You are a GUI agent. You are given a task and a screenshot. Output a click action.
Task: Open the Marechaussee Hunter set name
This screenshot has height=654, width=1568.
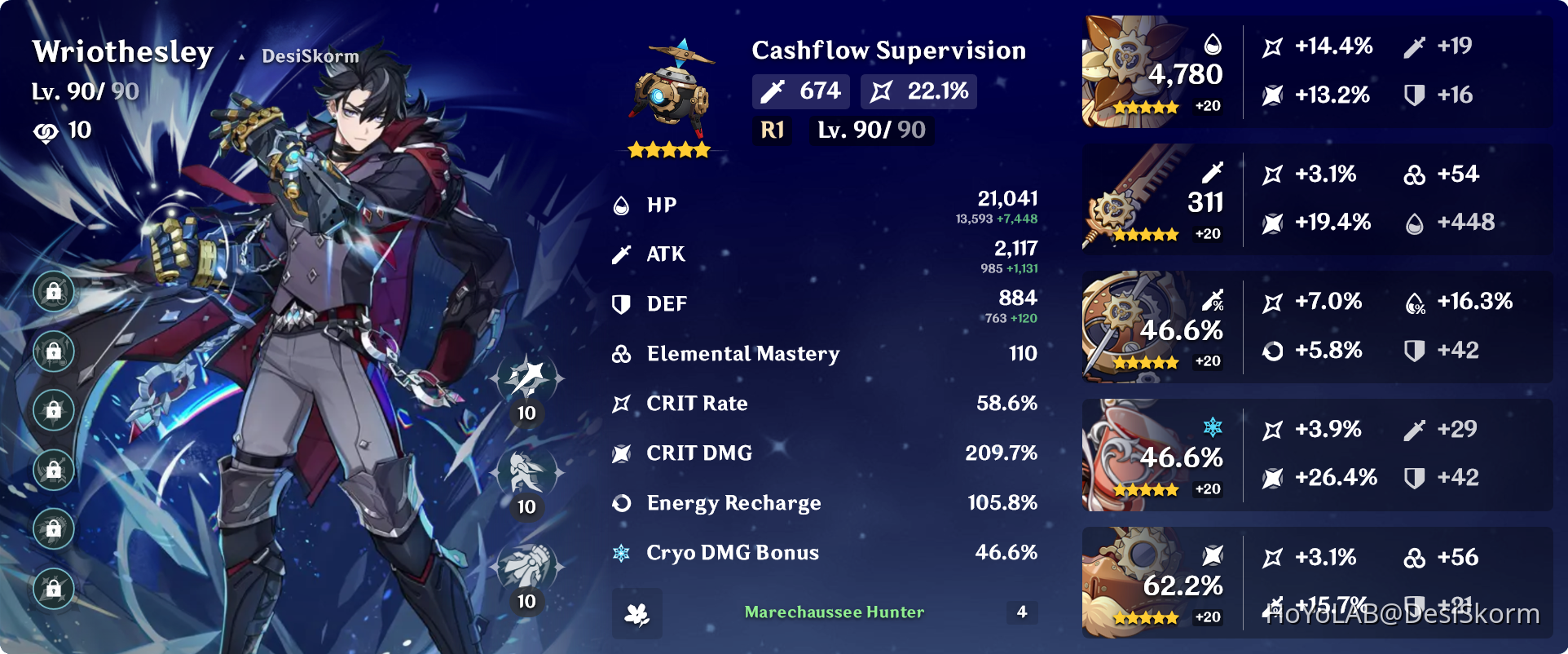click(x=833, y=612)
